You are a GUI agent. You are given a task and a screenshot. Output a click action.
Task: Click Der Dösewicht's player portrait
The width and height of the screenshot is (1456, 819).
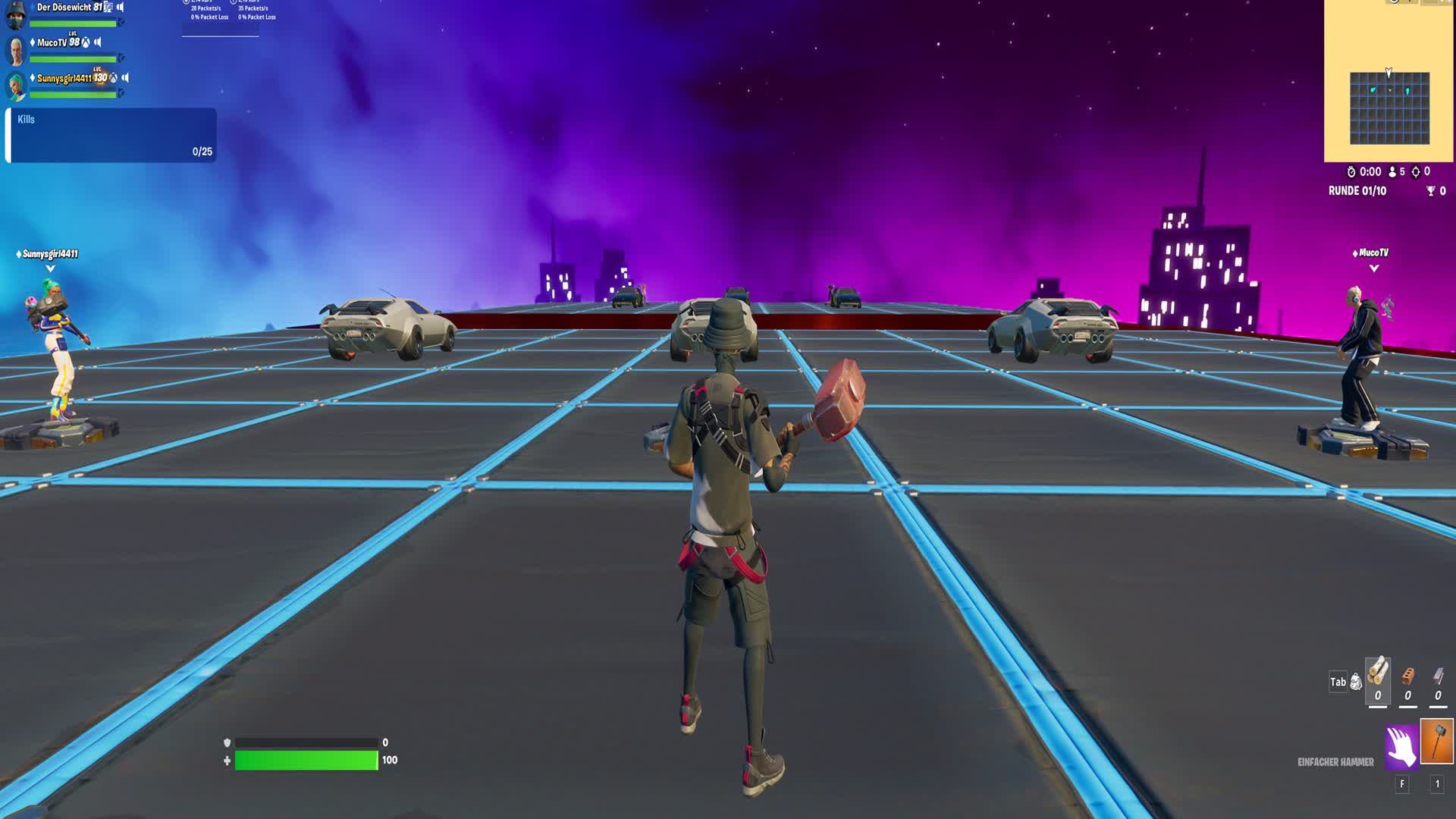point(14,17)
